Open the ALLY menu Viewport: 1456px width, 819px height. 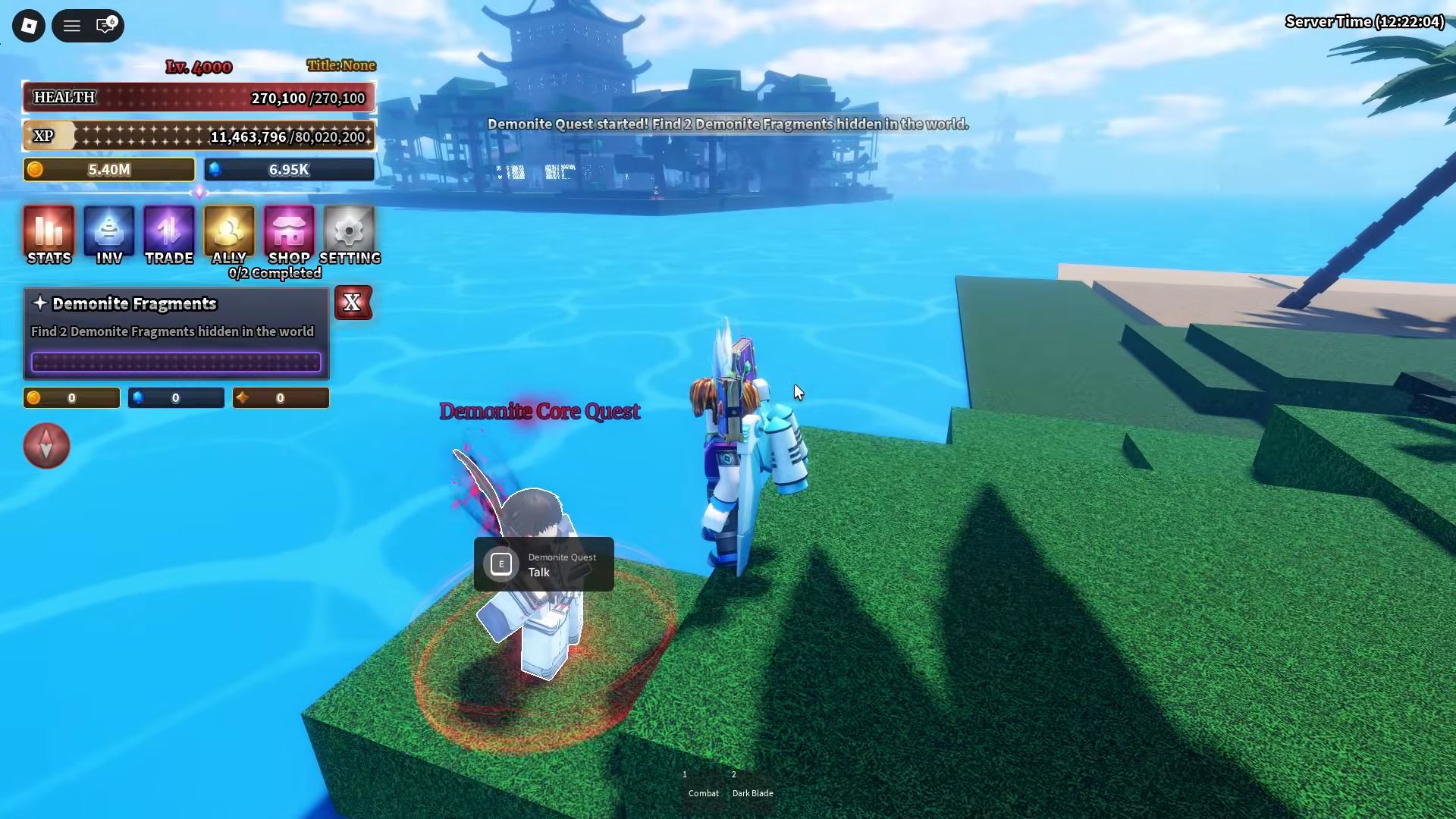(229, 235)
